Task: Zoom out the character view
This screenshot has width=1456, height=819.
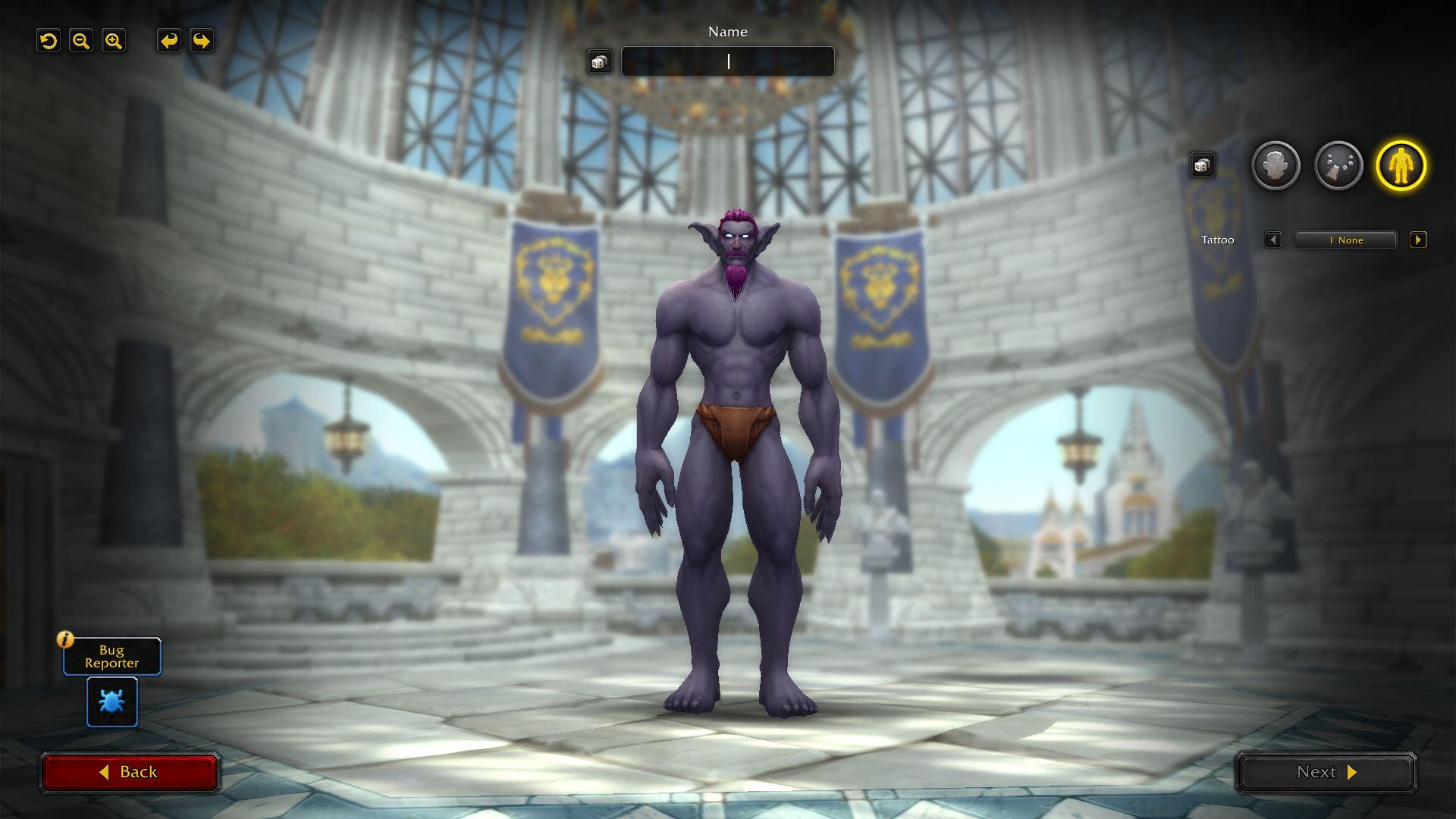Action: tap(81, 41)
